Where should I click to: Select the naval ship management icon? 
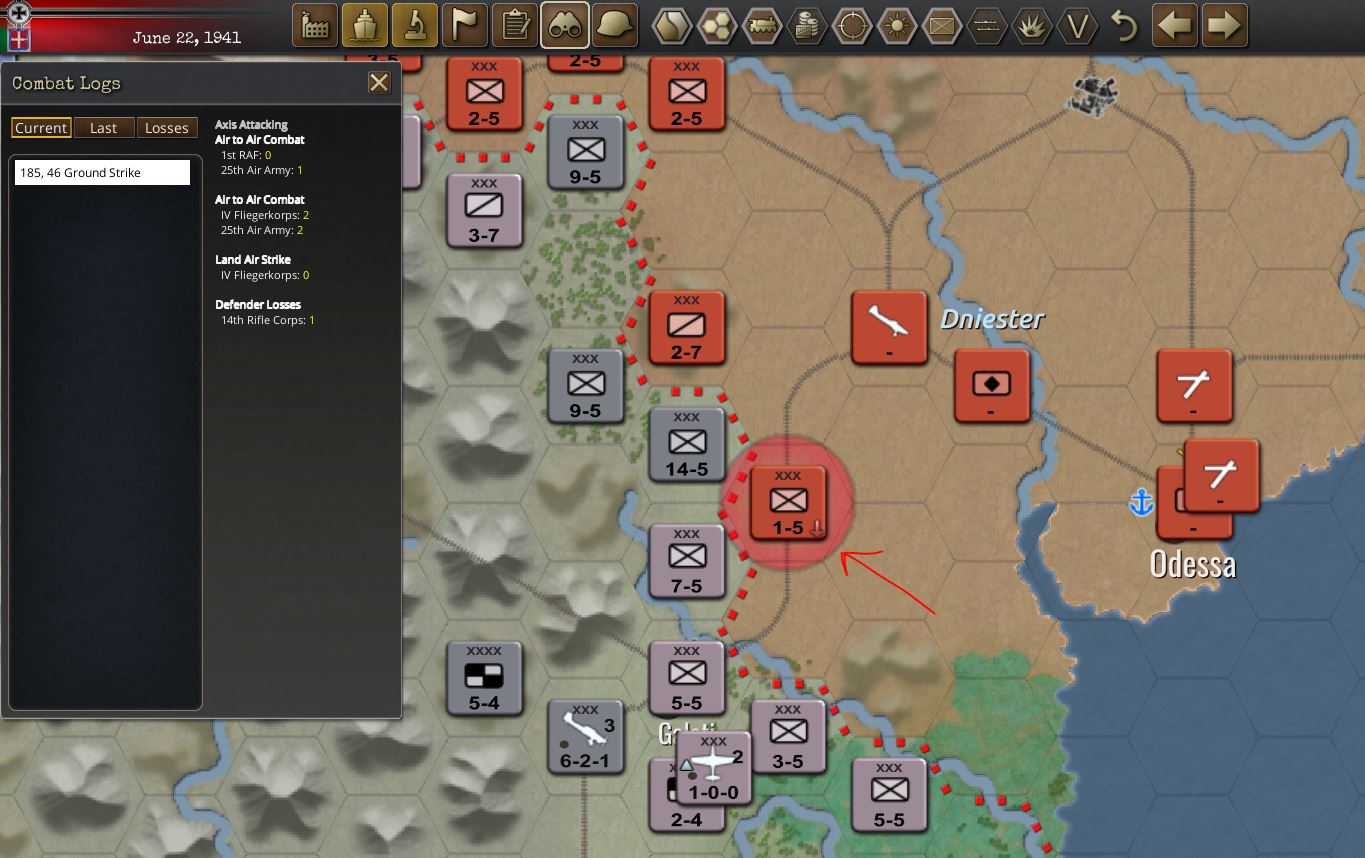pyautogui.click(x=365, y=25)
